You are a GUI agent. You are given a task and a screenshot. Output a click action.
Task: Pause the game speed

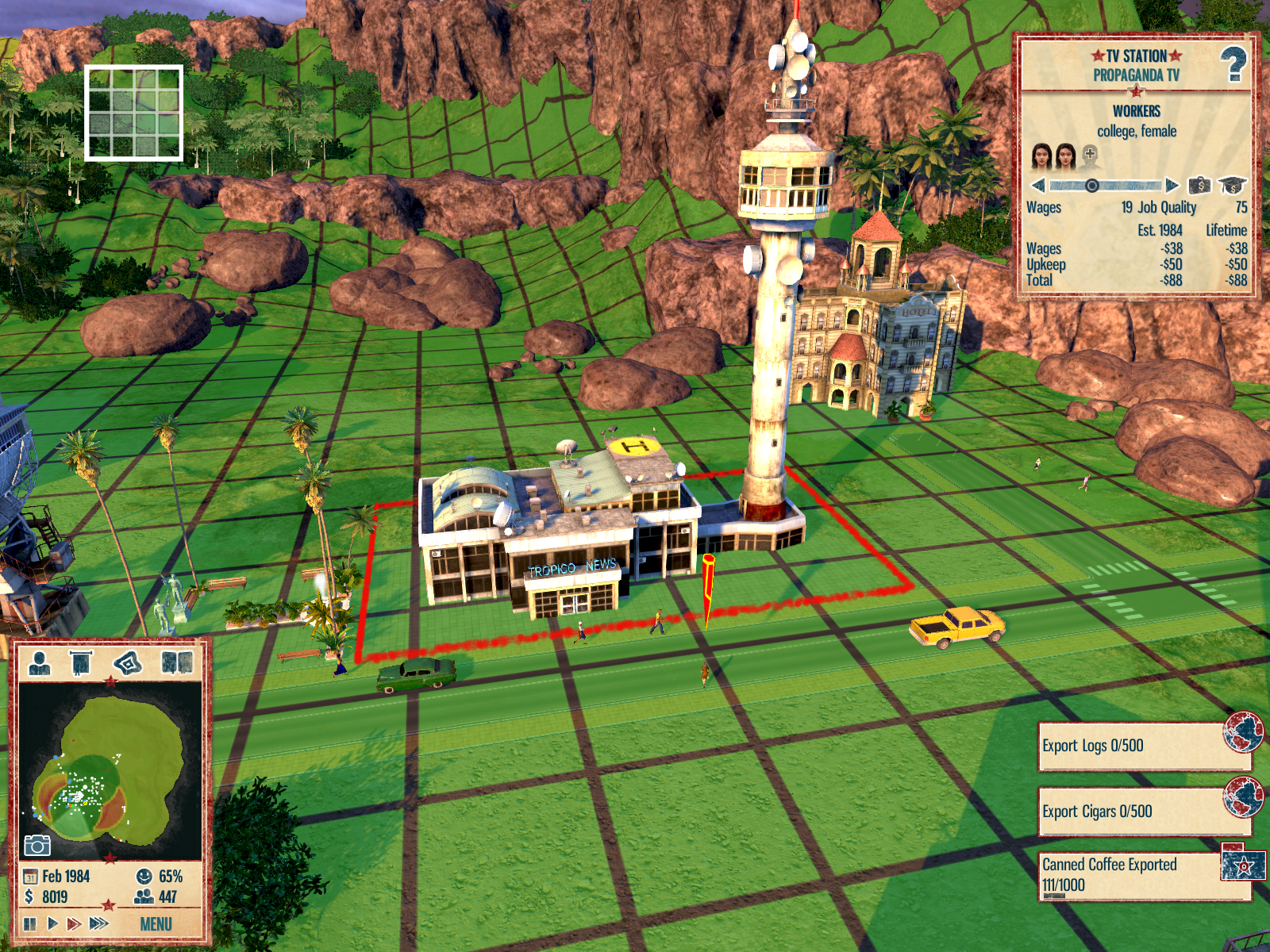30,923
